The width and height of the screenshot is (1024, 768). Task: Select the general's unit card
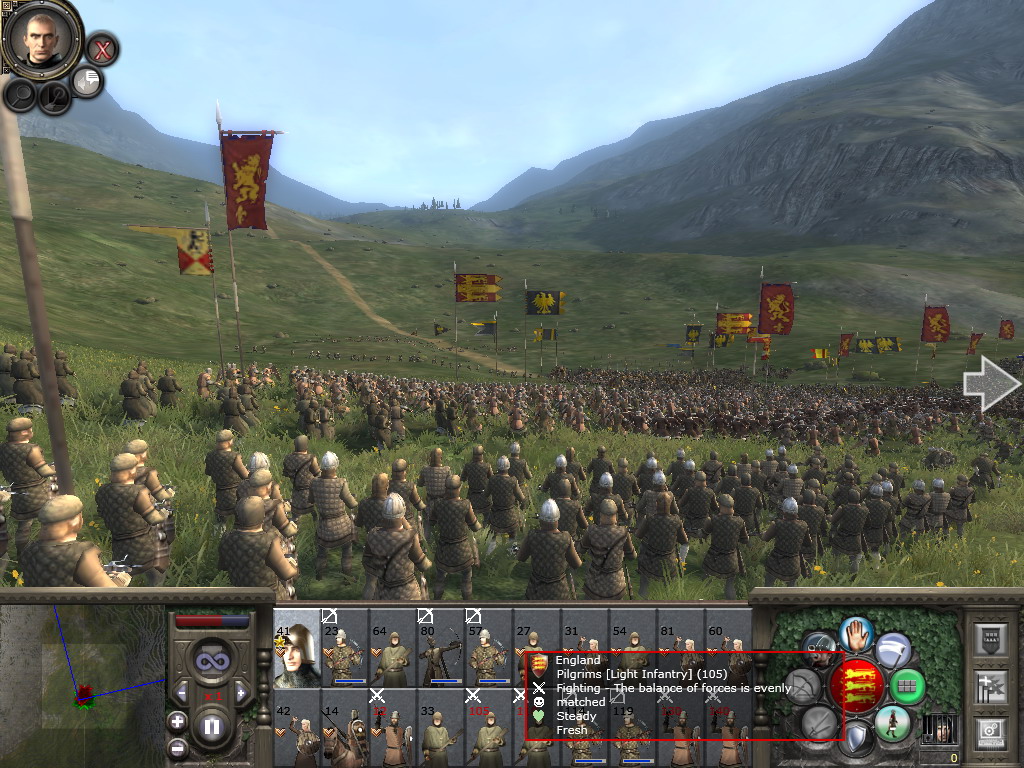[x=297, y=647]
